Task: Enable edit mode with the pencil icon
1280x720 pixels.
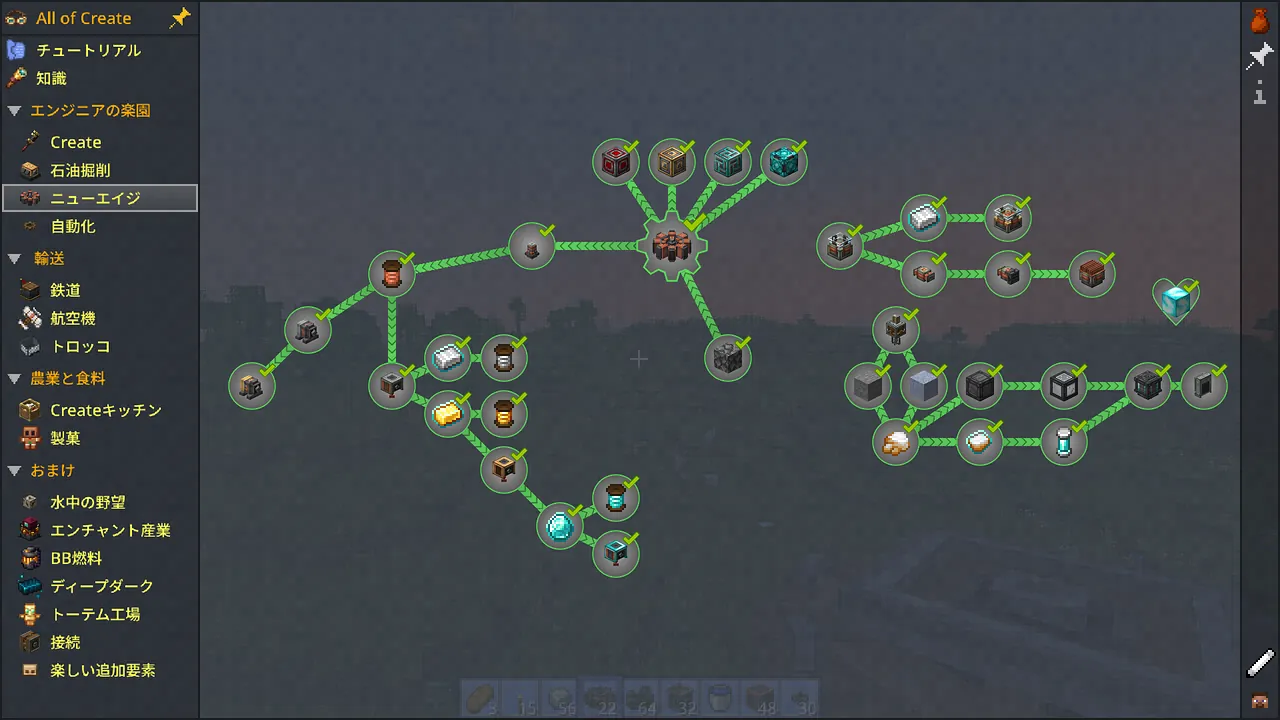Action: coord(1259,662)
